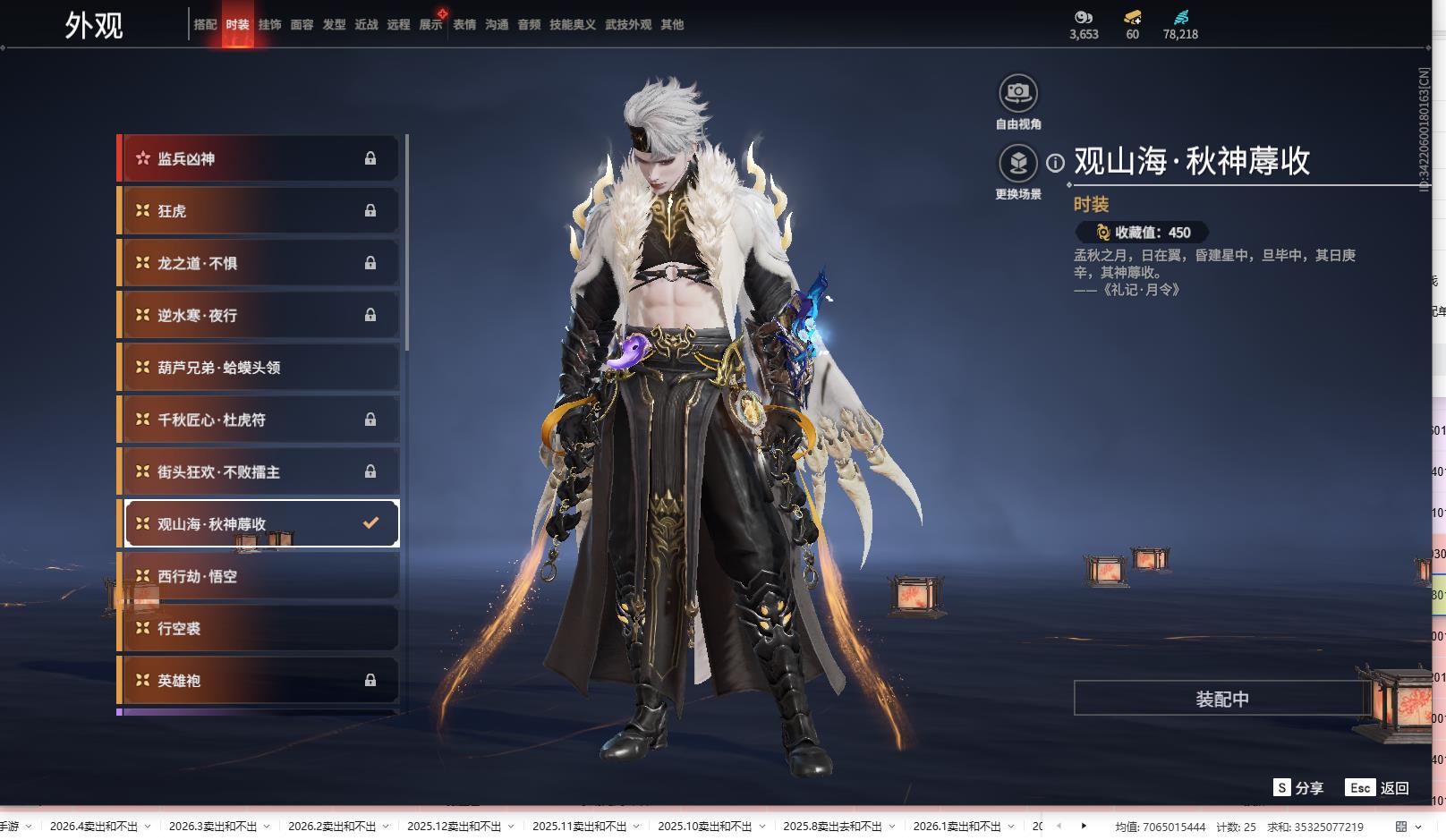Viewport: 1446px width, 840px height.
Task: Activate the 自由视角 free camera icon
Action: [1018, 93]
